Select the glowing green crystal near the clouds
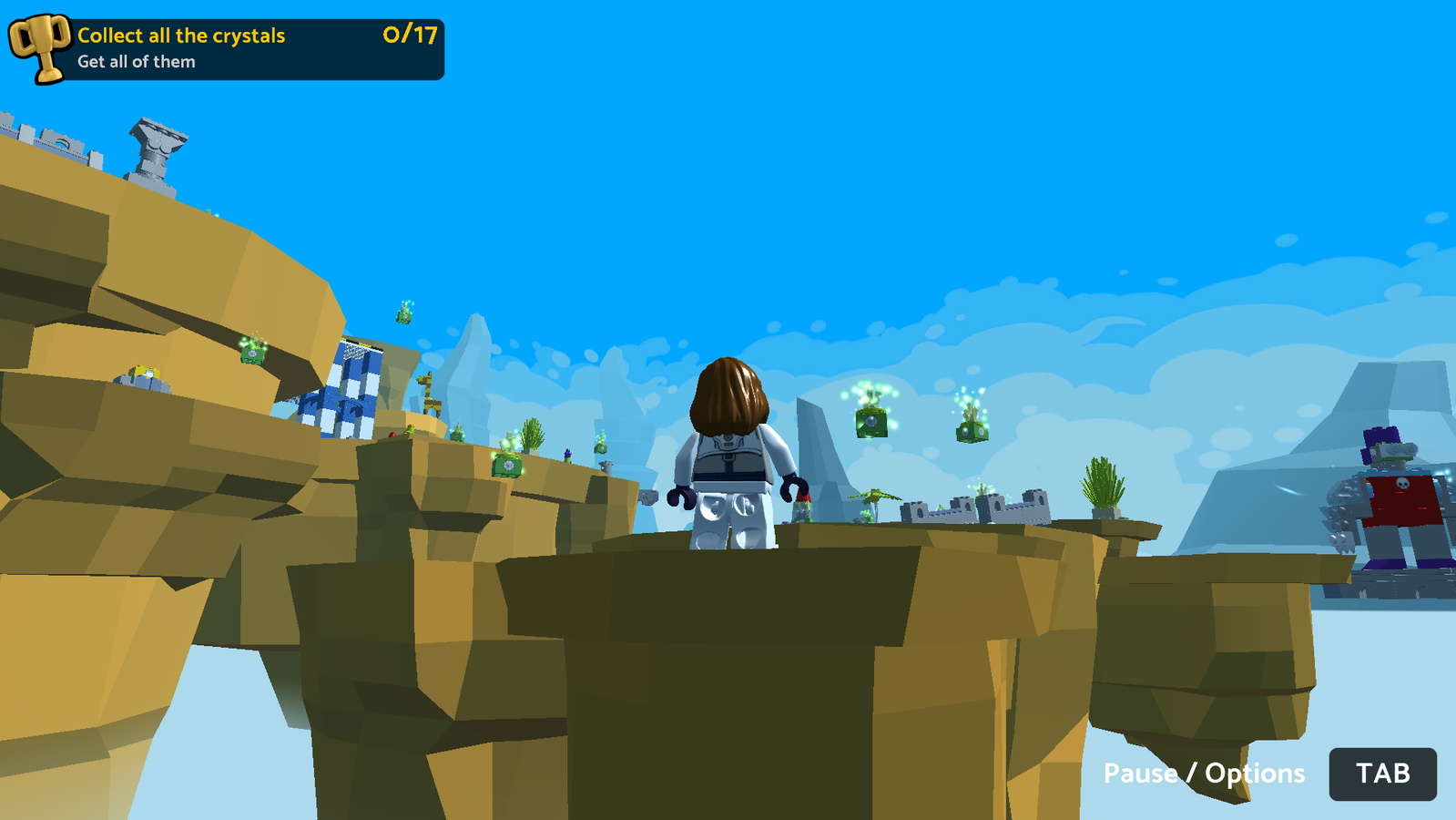This screenshot has height=820, width=1456. (x=871, y=421)
